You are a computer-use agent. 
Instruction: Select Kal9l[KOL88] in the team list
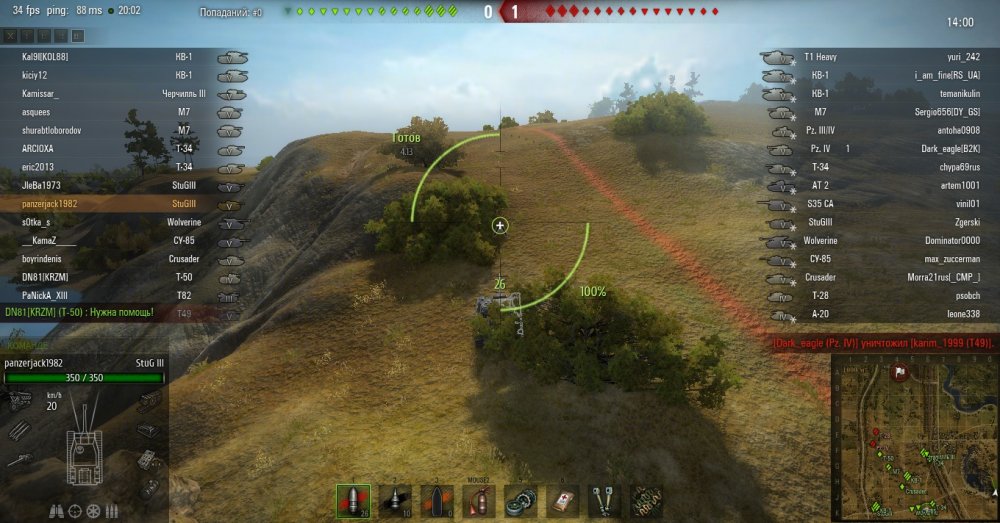click(45, 57)
